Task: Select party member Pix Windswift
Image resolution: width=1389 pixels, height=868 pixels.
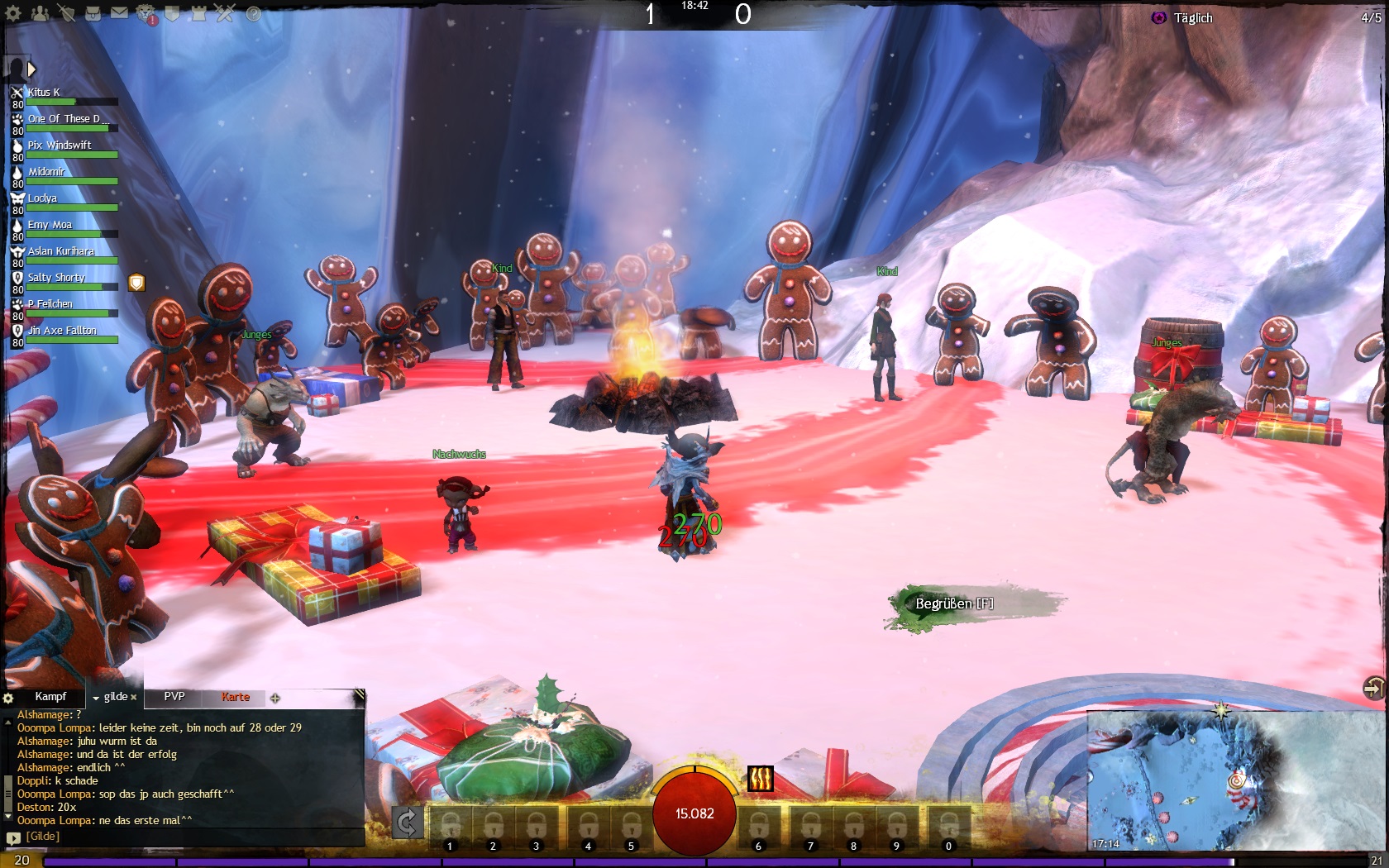Action: click(60, 145)
